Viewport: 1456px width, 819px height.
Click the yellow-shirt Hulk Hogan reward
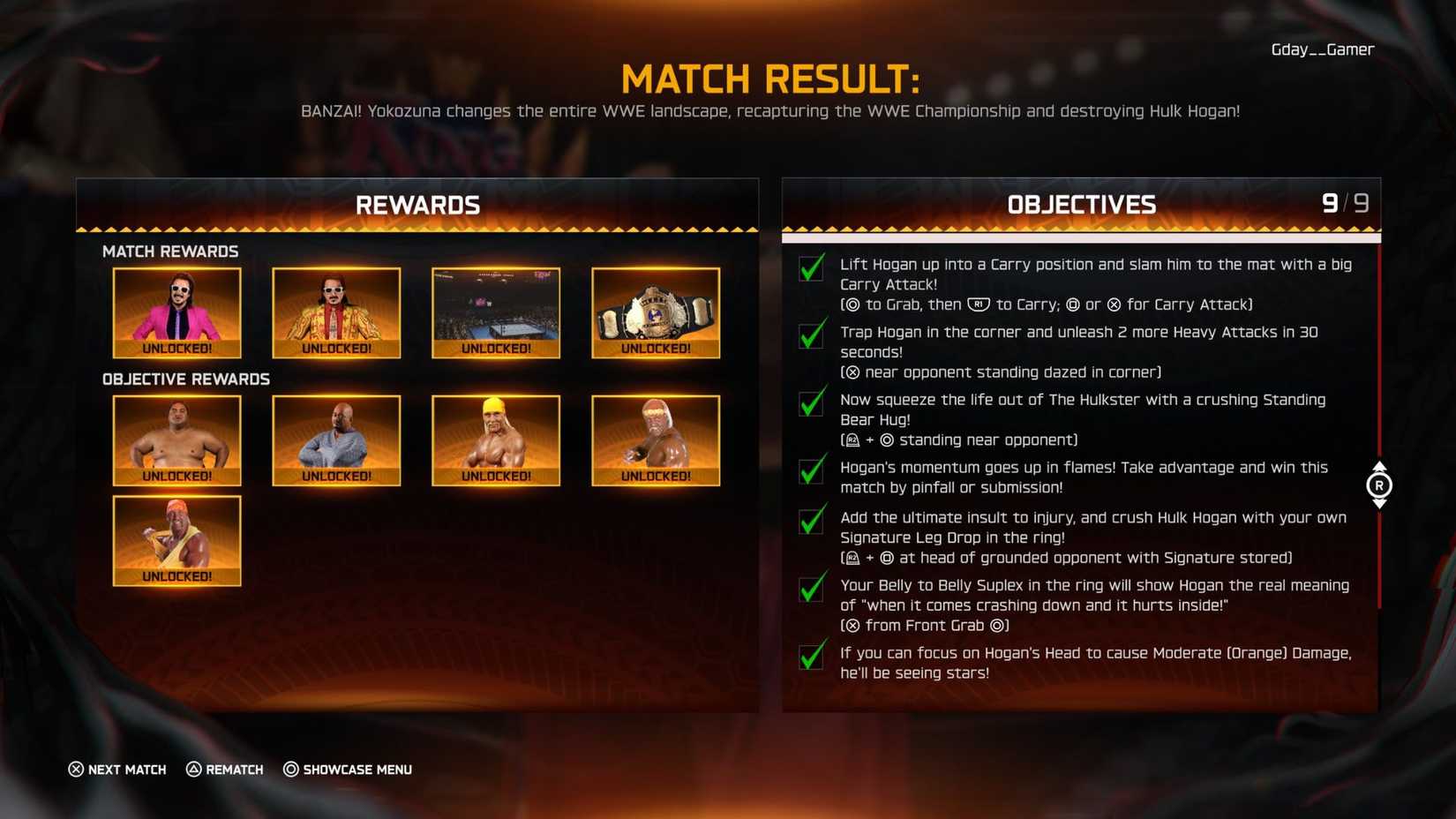[495, 440]
